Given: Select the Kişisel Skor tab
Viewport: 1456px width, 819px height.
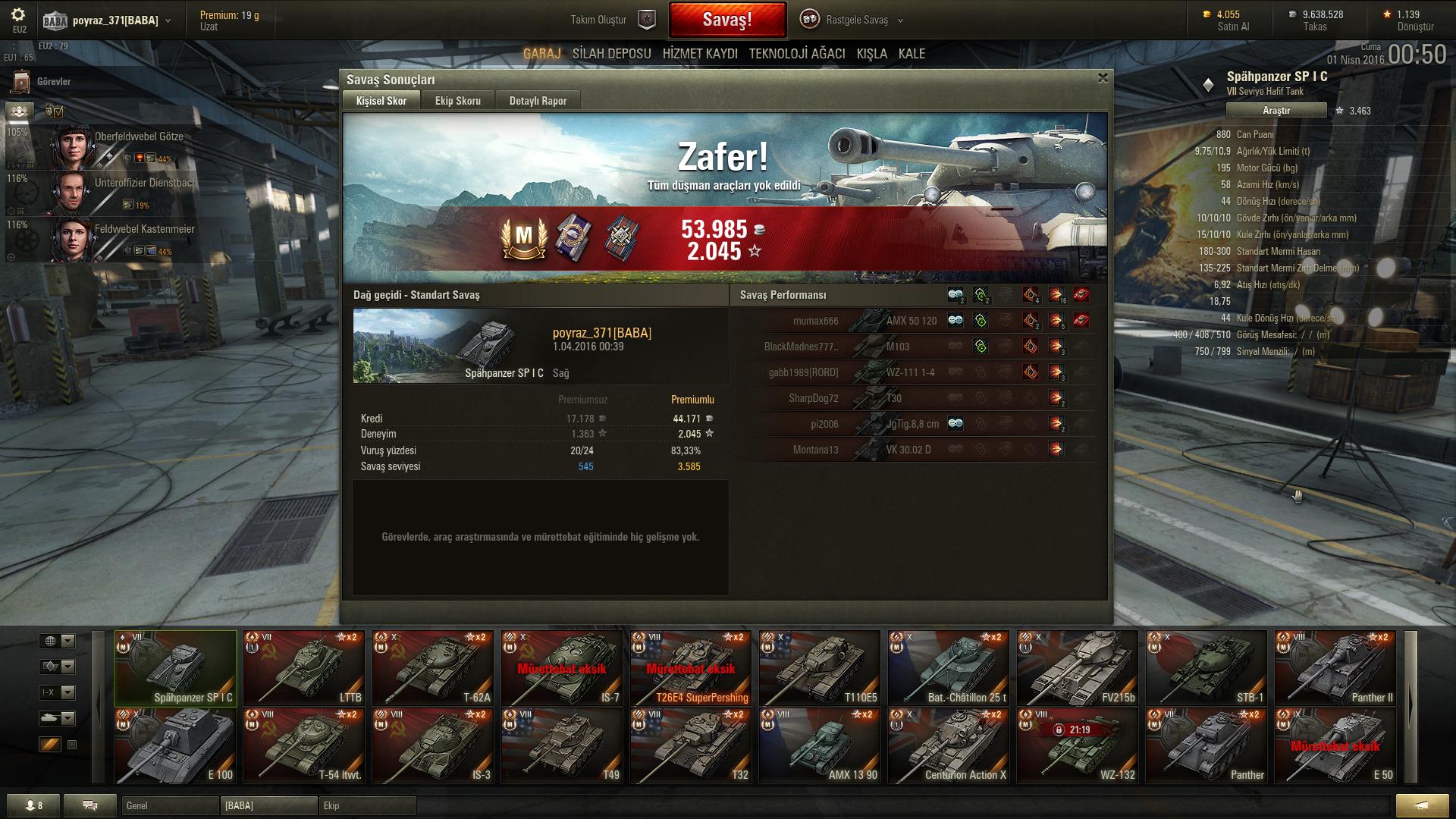Looking at the screenshot, I should tap(381, 101).
